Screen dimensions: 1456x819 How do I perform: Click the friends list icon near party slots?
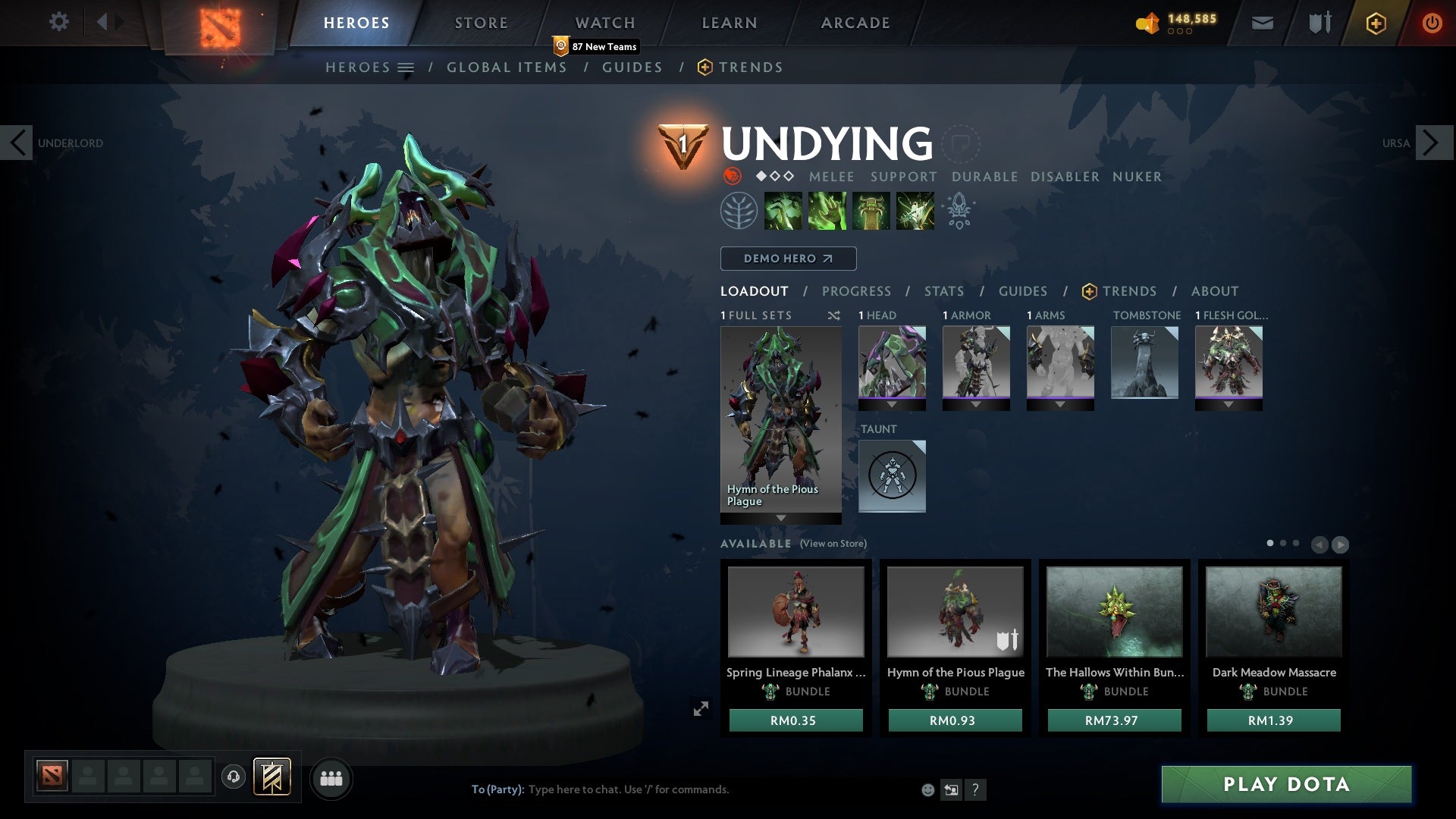331,778
